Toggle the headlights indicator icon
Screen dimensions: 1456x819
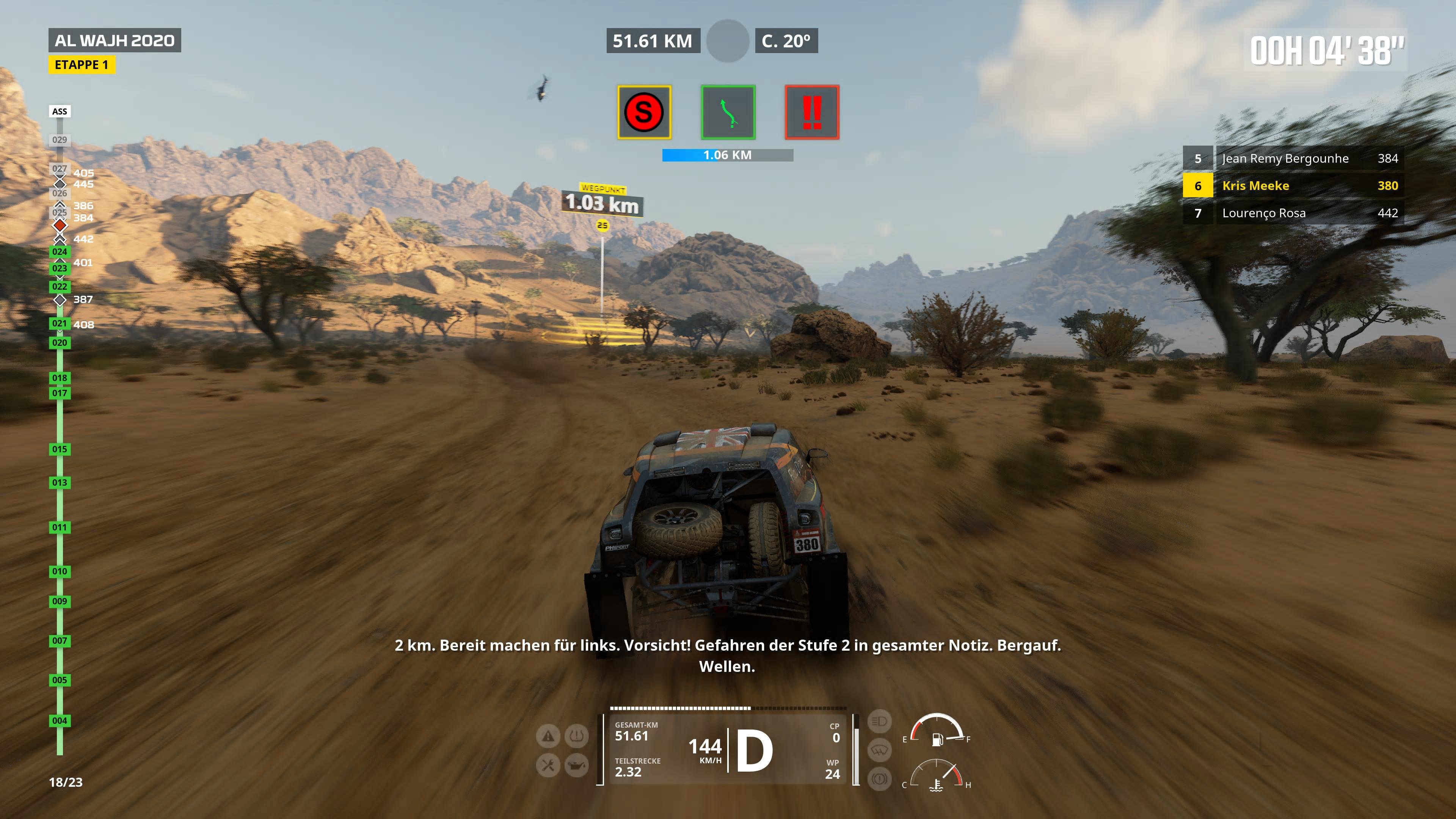pyautogui.click(x=880, y=722)
